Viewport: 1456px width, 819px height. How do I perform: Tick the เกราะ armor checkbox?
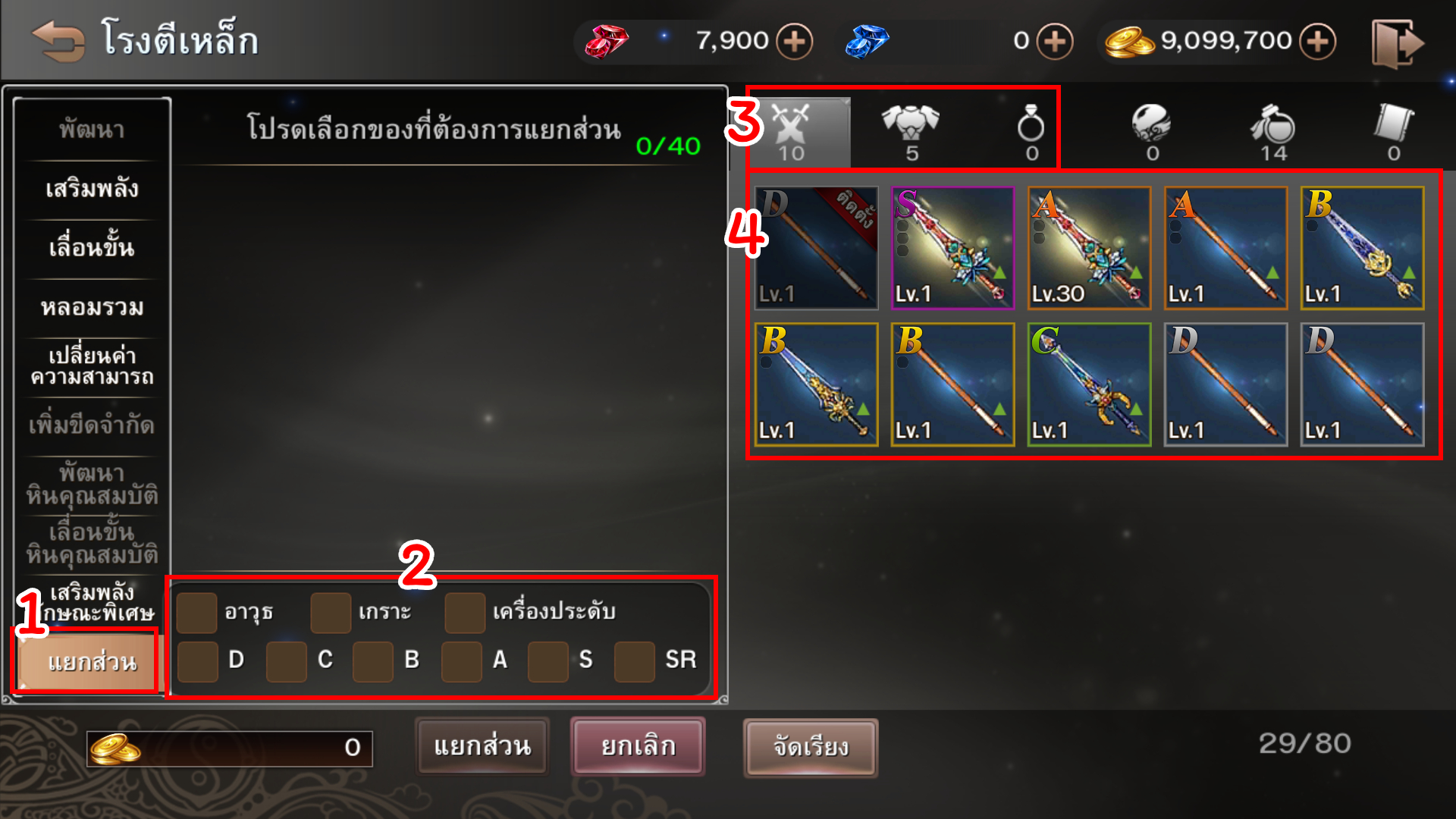(x=331, y=613)
